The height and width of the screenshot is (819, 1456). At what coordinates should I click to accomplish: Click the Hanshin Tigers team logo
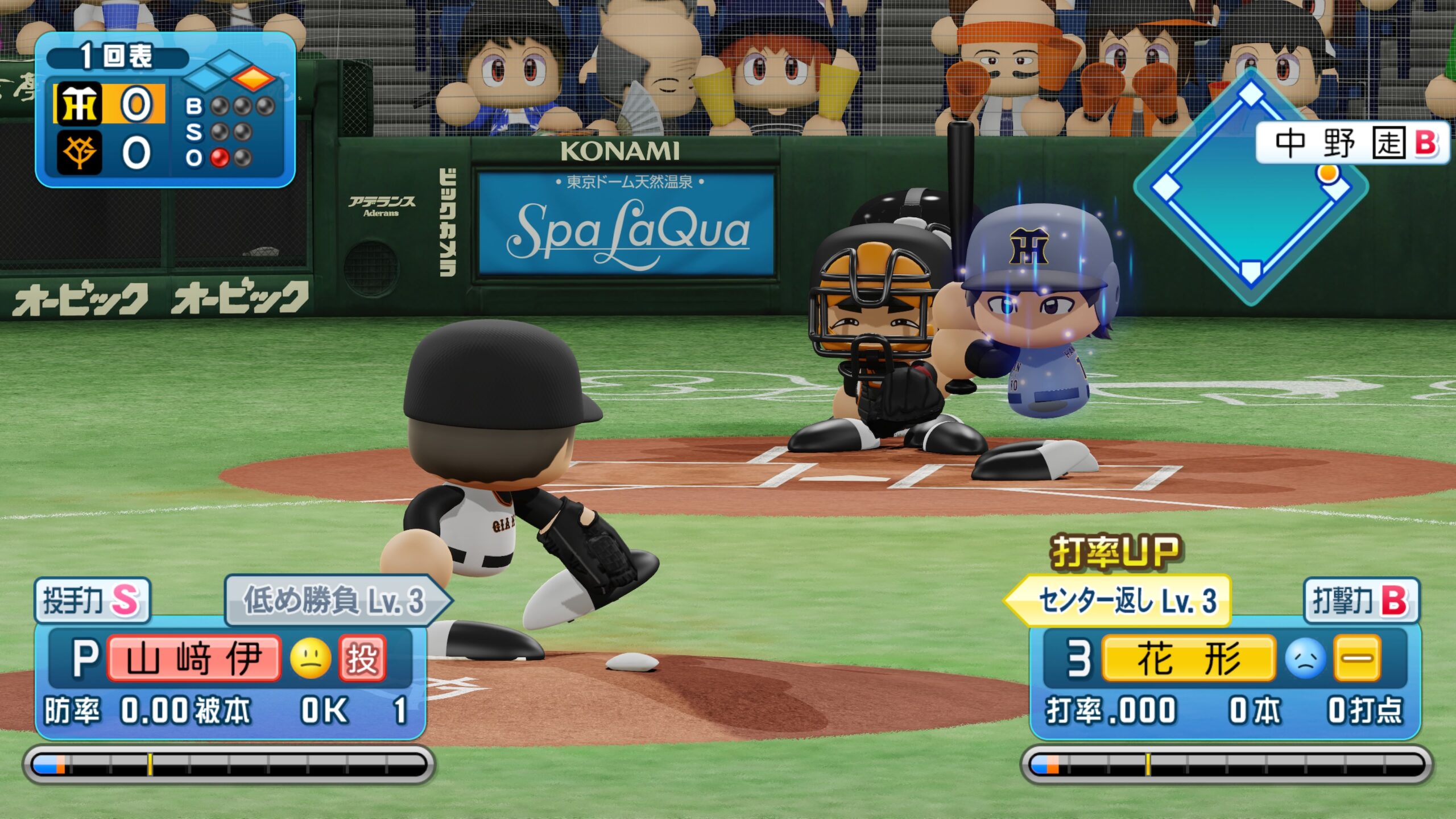coord(78,104)
